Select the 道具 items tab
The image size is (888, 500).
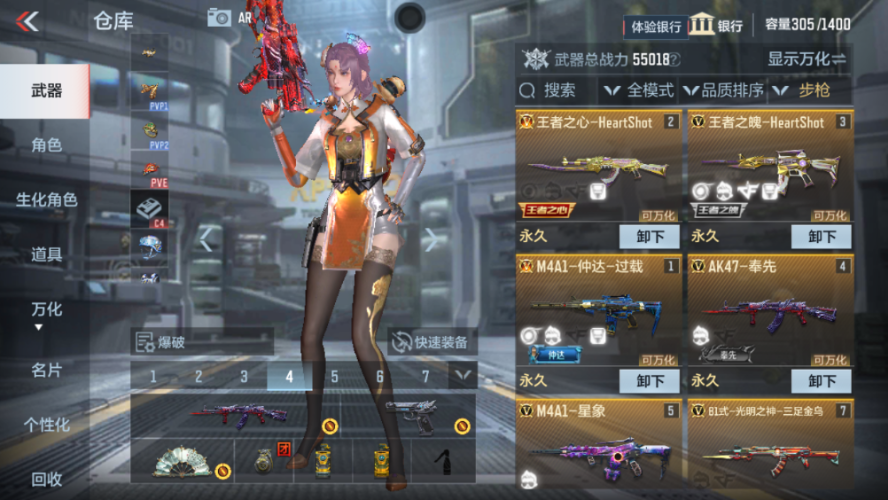tap(46, 255)
